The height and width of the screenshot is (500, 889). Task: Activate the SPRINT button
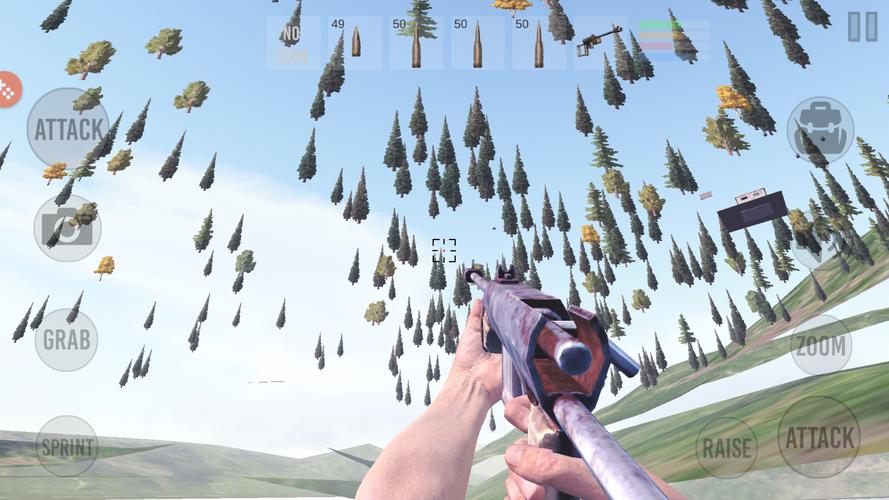pyautogui.click(x=67, y=446)
